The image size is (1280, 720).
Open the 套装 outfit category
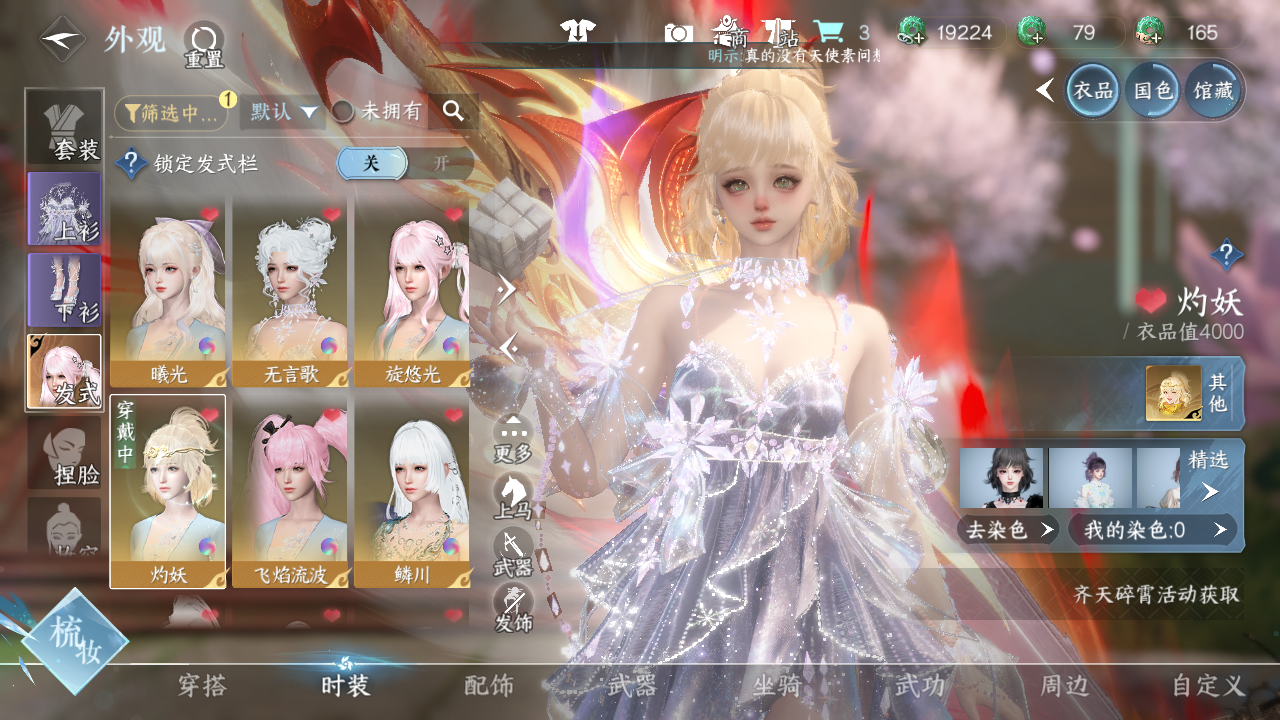click(65, 127)
